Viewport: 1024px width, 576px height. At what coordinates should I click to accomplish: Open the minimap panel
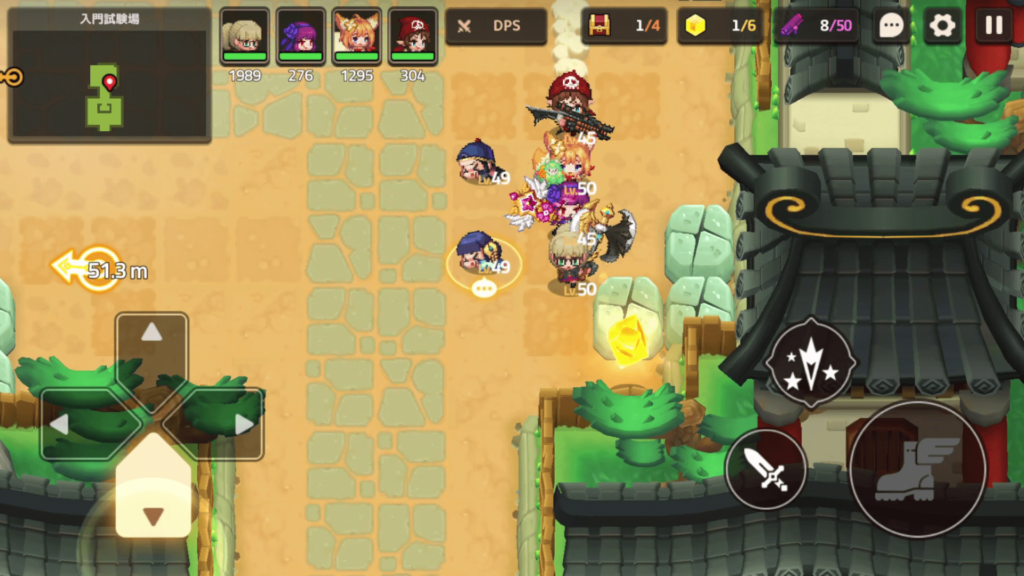click(109, 76)
